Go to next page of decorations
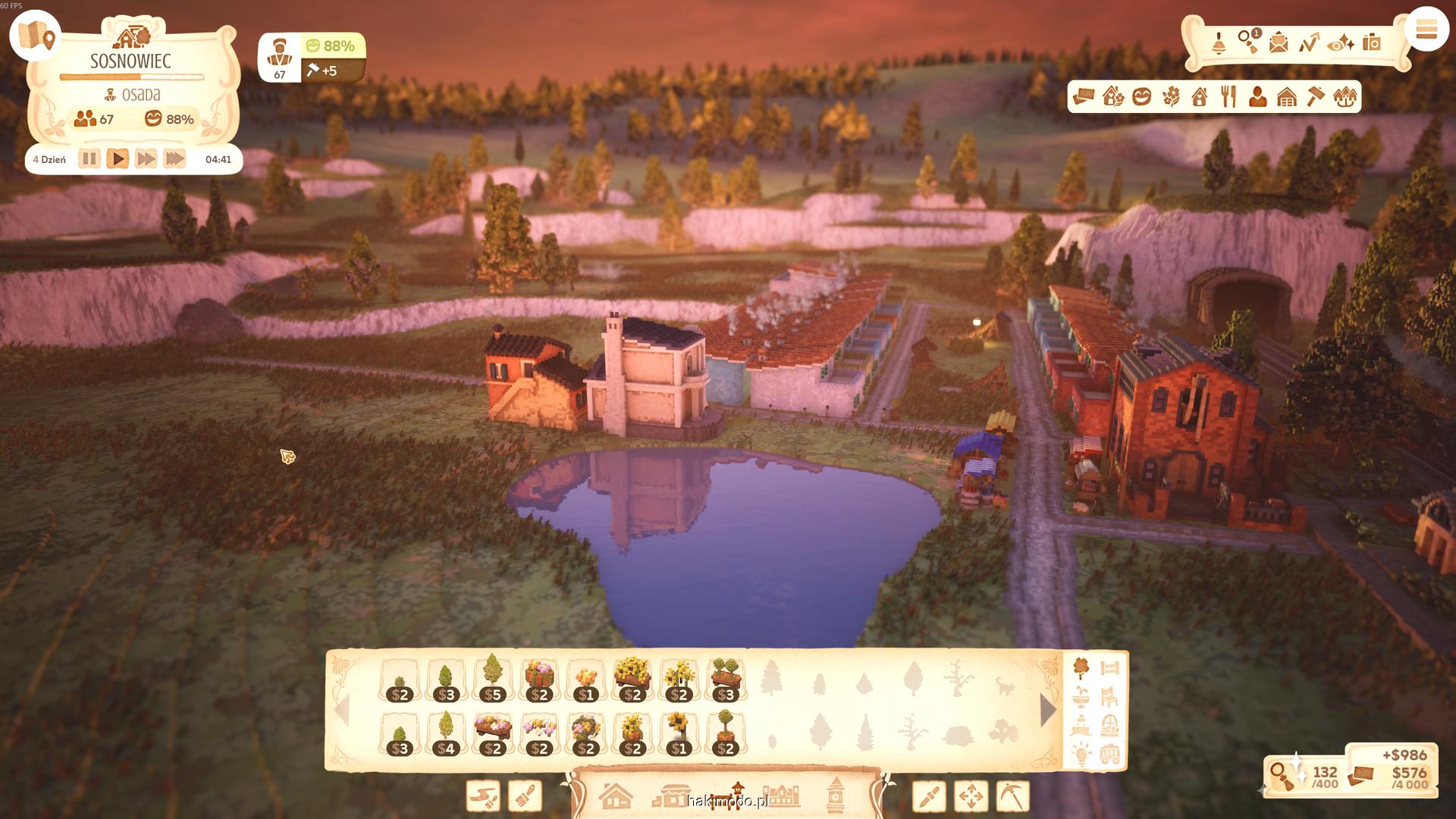The height and width of the screenshot is (819, 1456). click(1048, 711)
